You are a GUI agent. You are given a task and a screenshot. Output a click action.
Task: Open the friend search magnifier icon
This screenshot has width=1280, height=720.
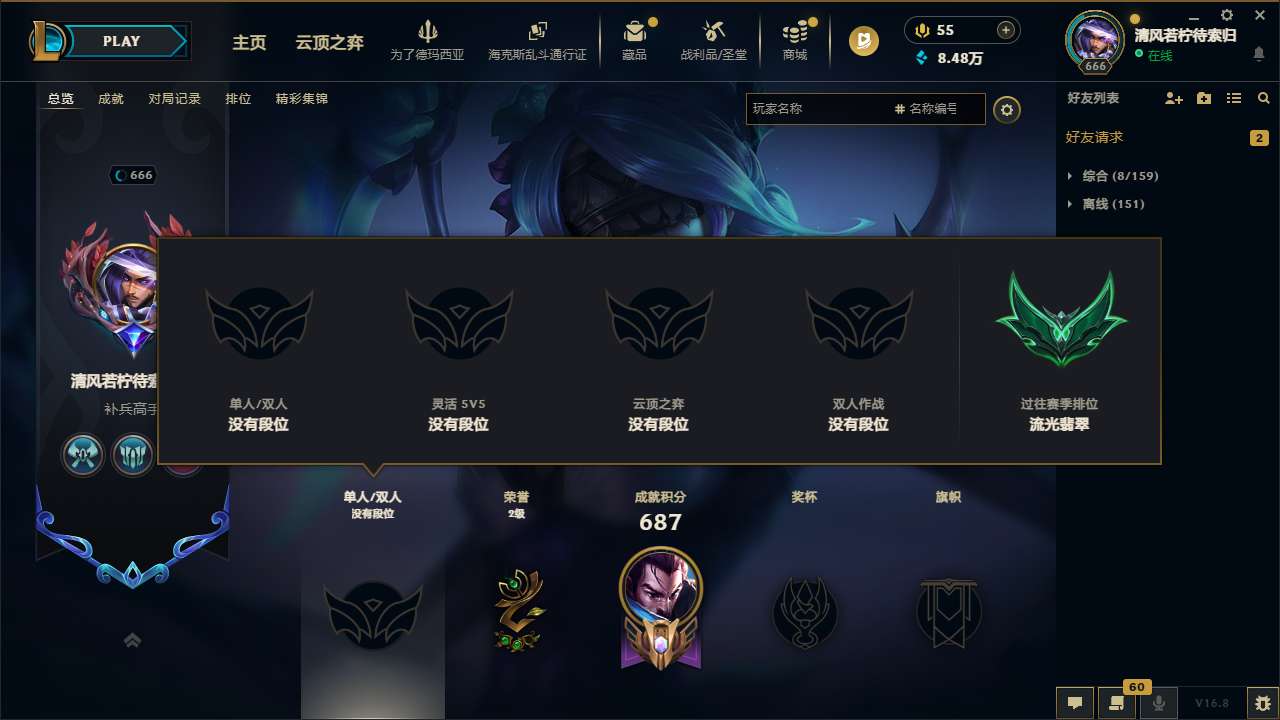(x=1263, y=98)
